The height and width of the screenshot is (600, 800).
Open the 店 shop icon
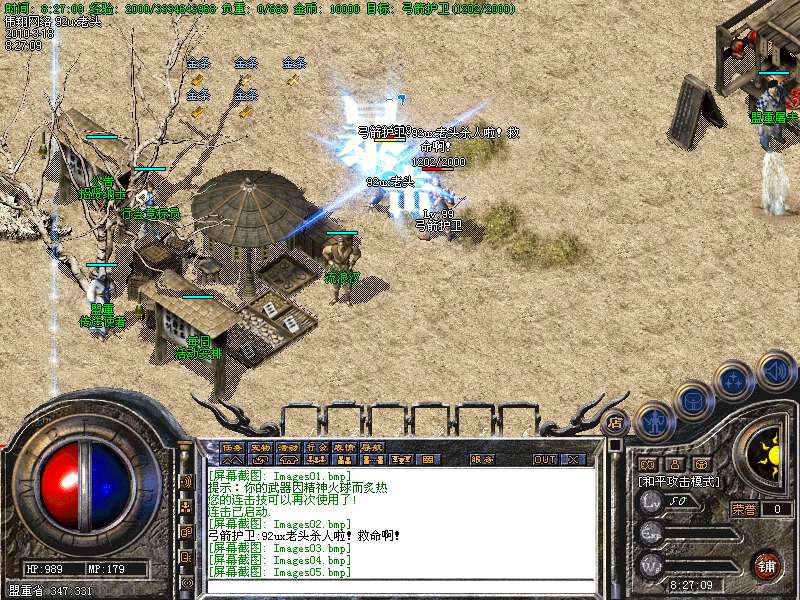(616, 422)
